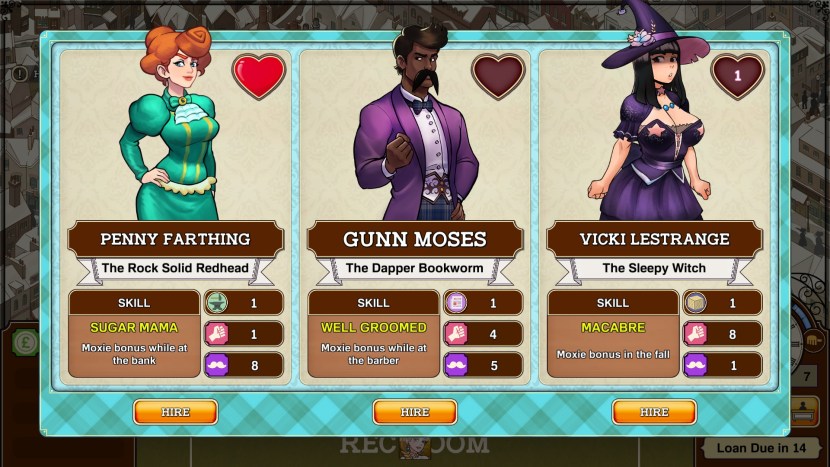Select Gunn Moses's character card portrait
The image size is (830, 467).
click(414, 135)
